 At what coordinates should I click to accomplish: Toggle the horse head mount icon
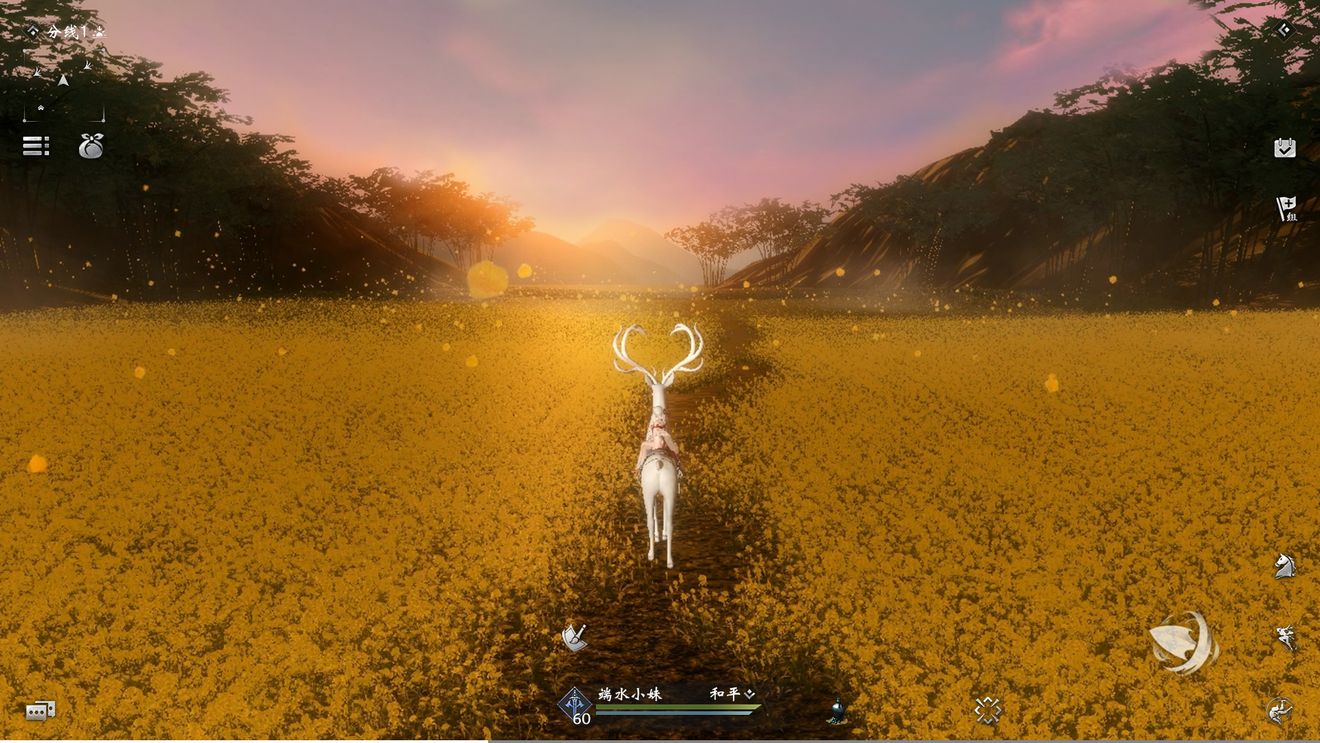click(1285, 566)
